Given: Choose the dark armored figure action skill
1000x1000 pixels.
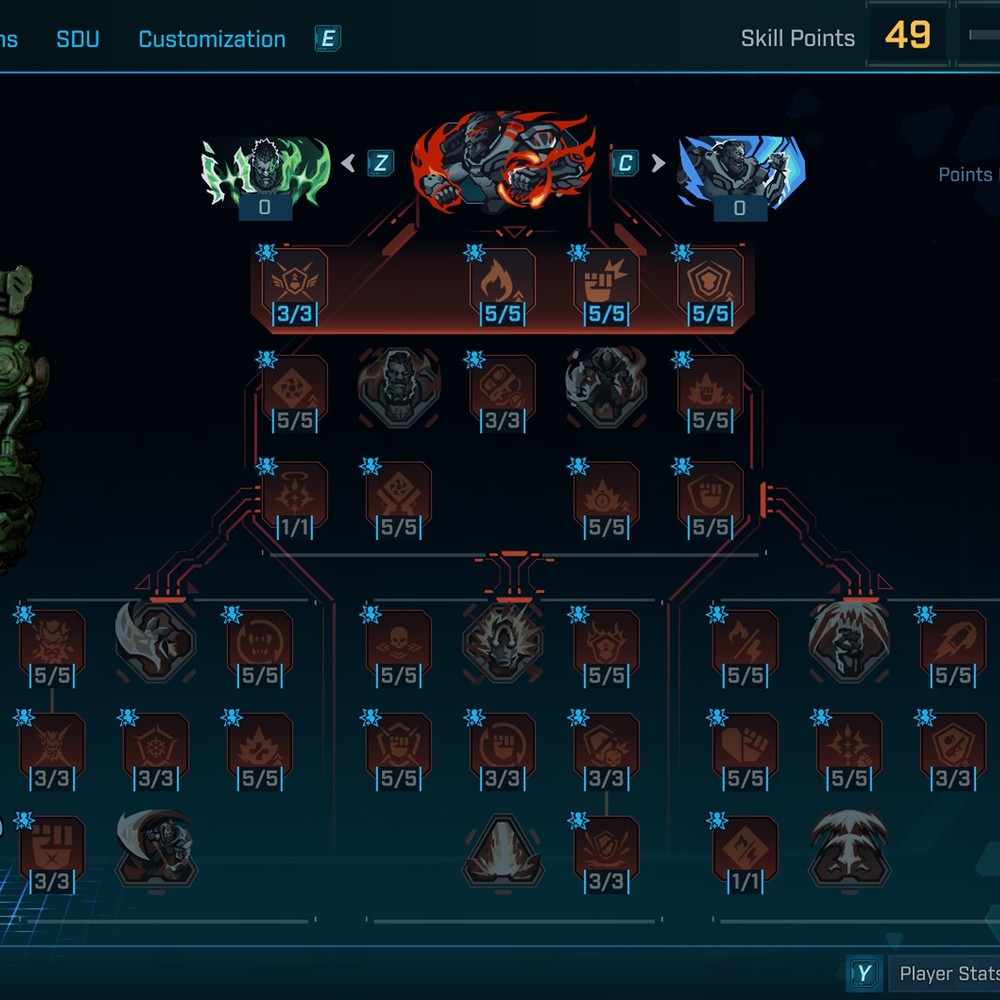Looking at the screenshot, I should tap(605, 387).
